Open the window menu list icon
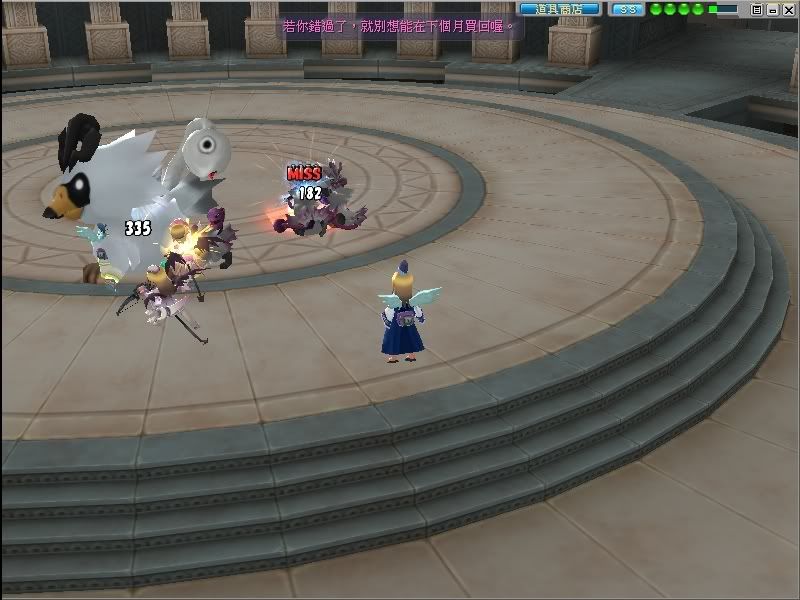The width and height of the screenshot is (800, 600). tap(756, 9)
